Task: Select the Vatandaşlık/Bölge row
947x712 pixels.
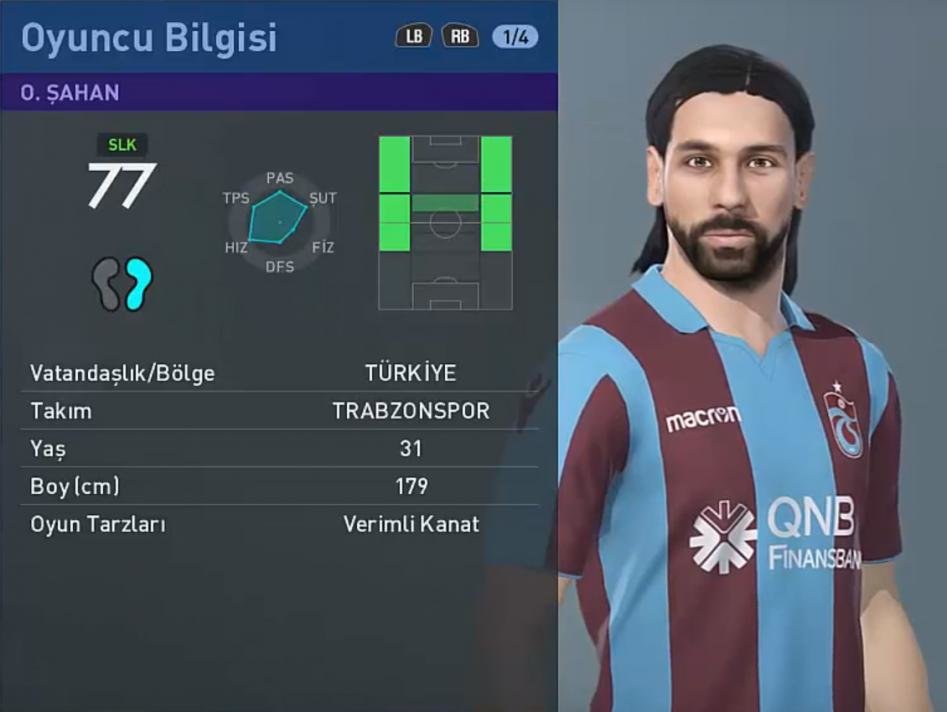Action: point(279,374)
